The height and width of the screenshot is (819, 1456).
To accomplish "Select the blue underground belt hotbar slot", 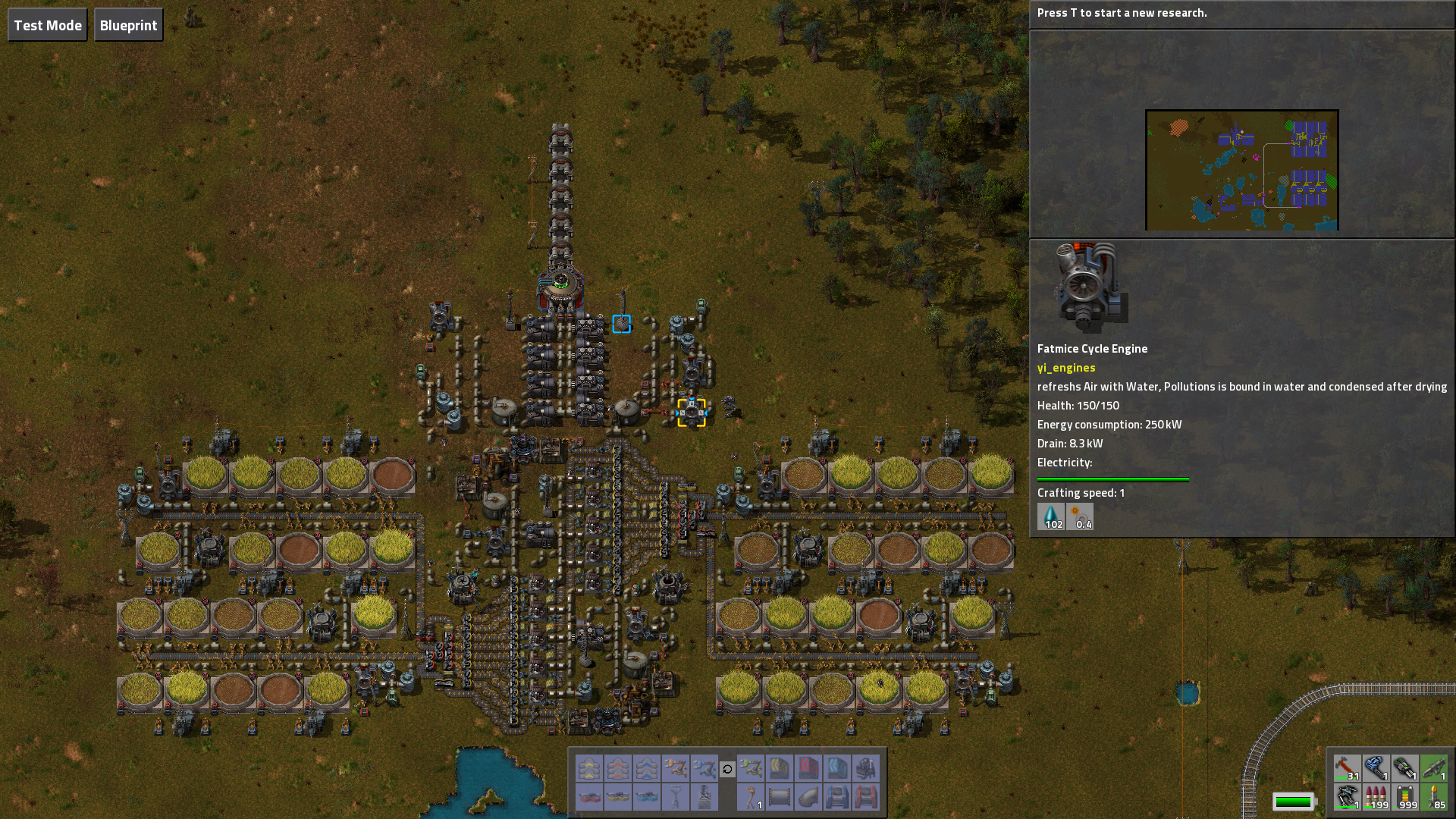I will pos(647,768).
